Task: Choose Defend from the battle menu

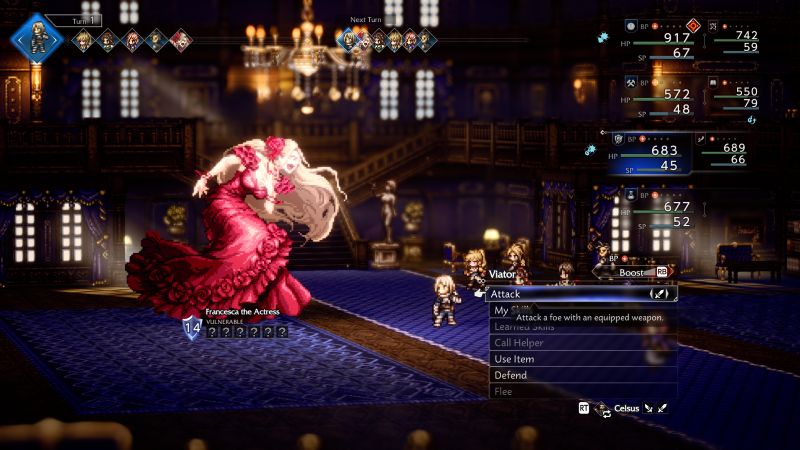Action: click(582, 375)
